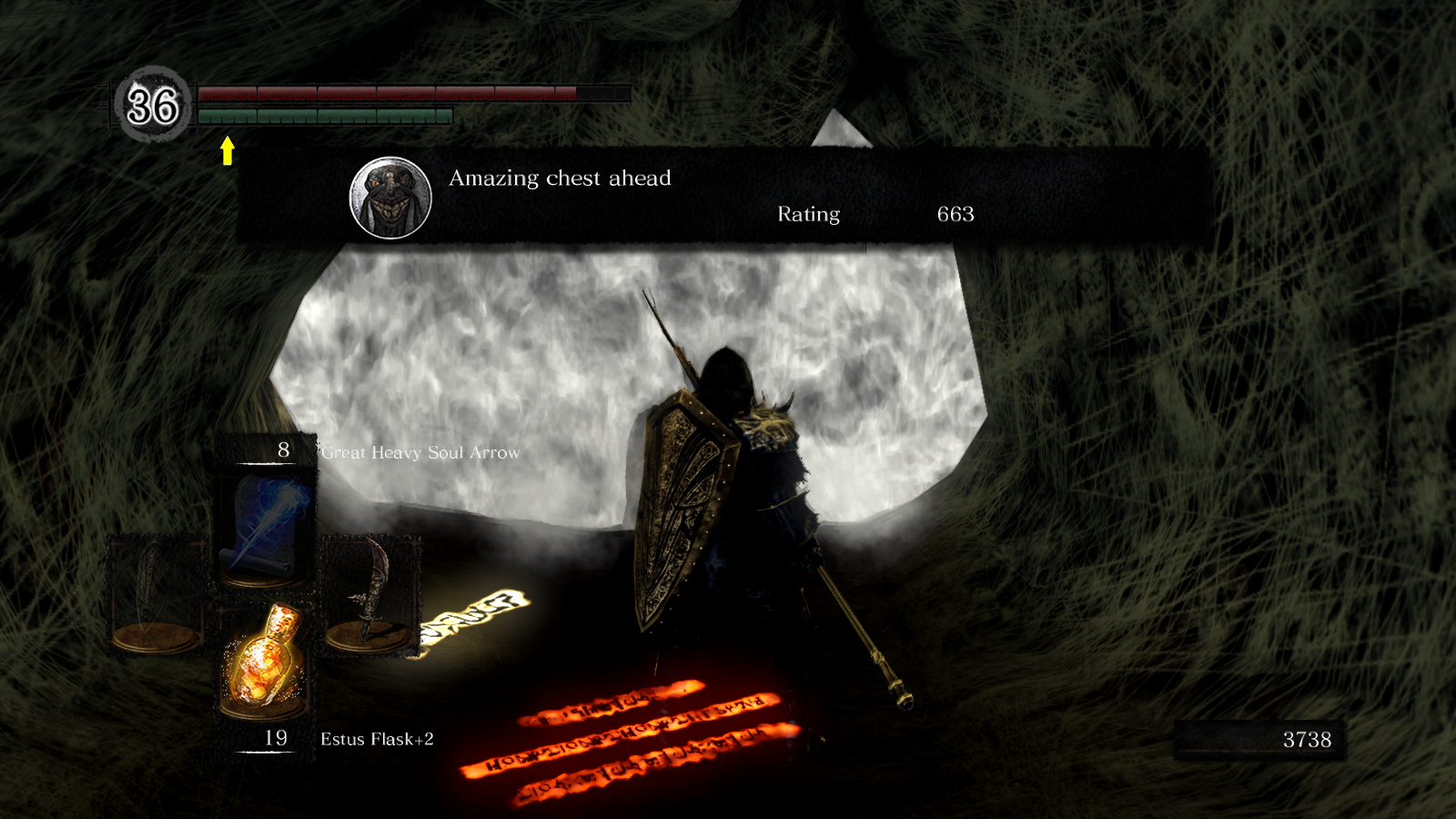Select the faded left-hand equipment slot

coord(157,591)
